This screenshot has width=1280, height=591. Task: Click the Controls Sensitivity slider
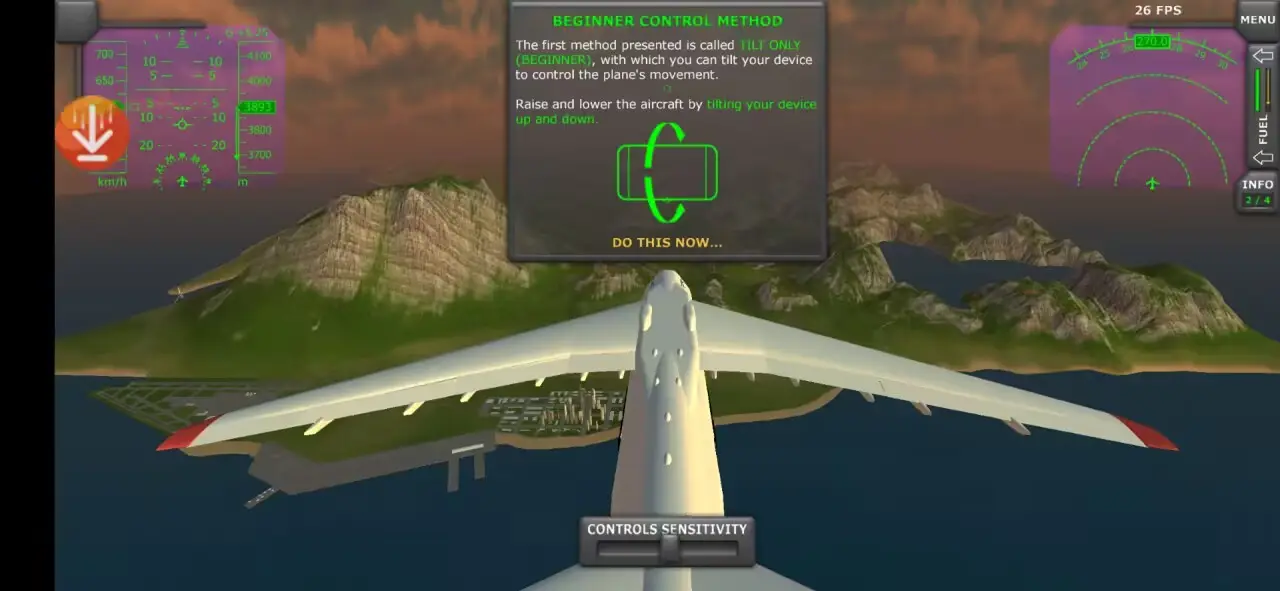pyautogui.click(x=667, y=549)
